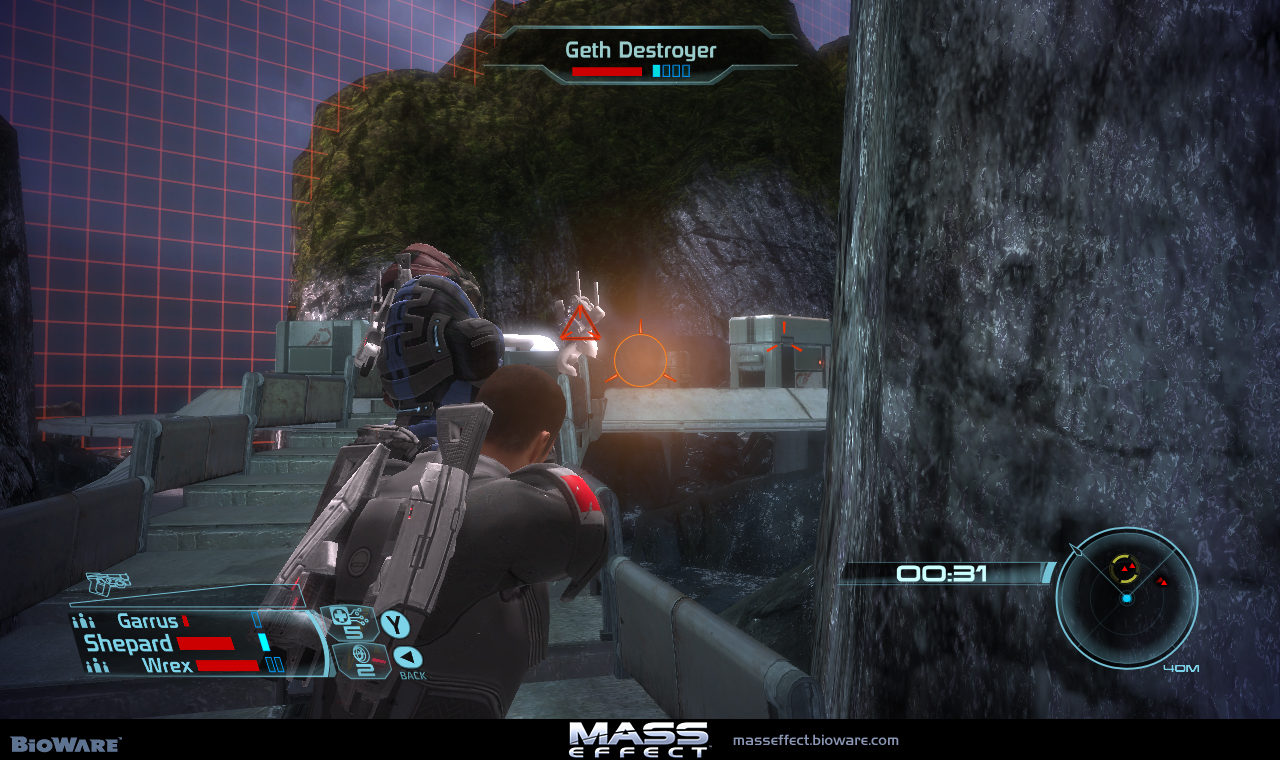Select the pistol weapon icon
The width and height of the screenshot is (1280, 760).
tap(108, 583)
